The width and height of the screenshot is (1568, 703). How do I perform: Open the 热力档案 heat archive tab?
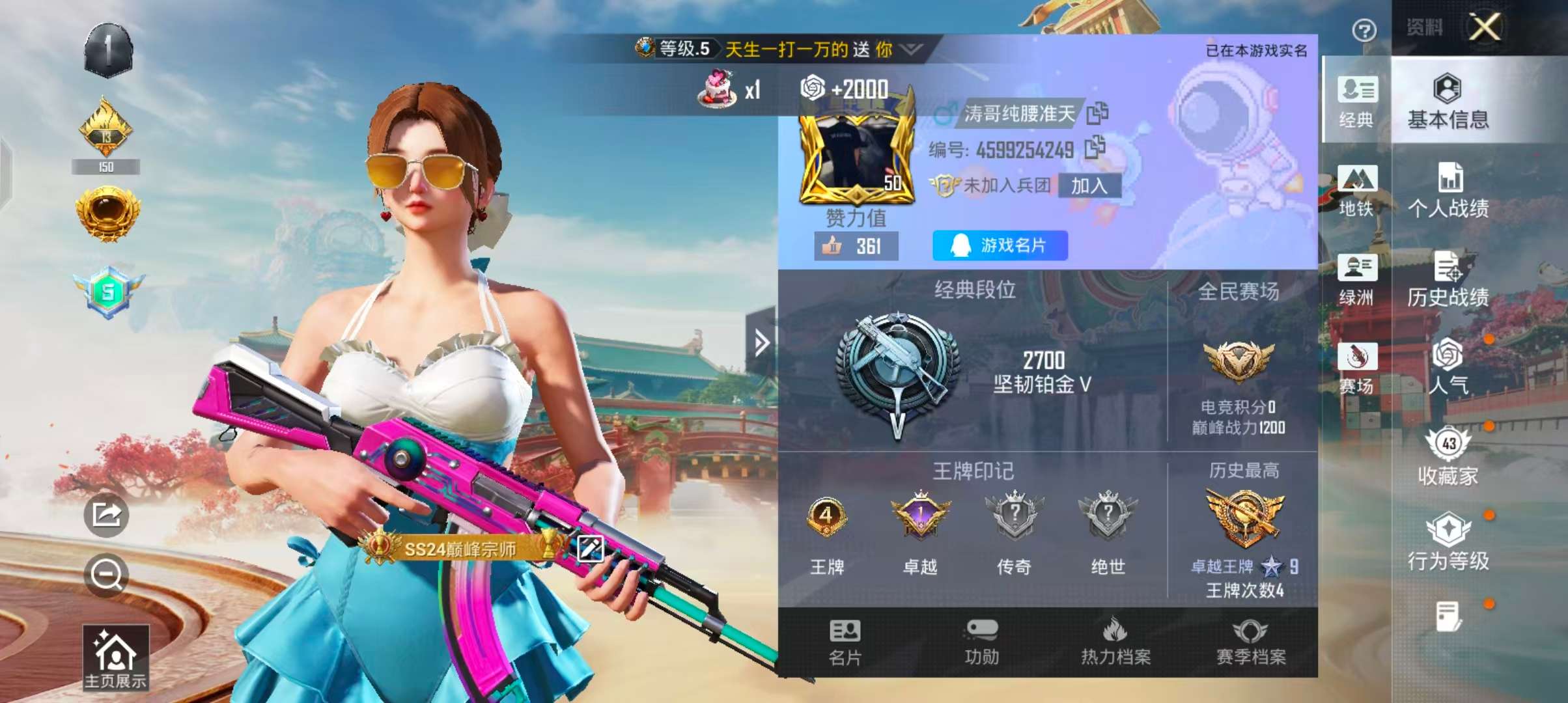pos(1115,642)
